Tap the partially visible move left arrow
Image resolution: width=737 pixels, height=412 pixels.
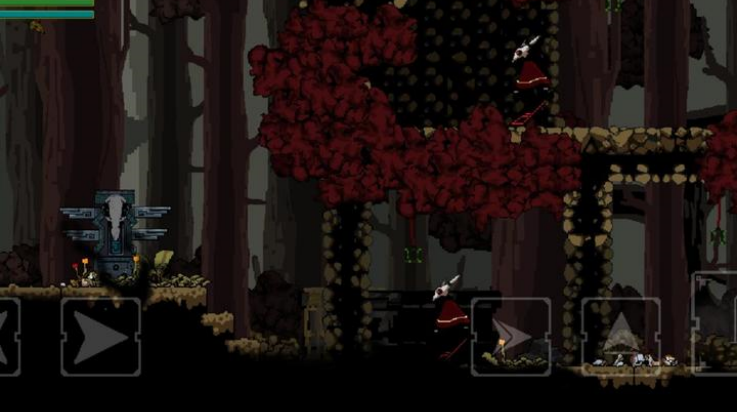pos(8,336)
